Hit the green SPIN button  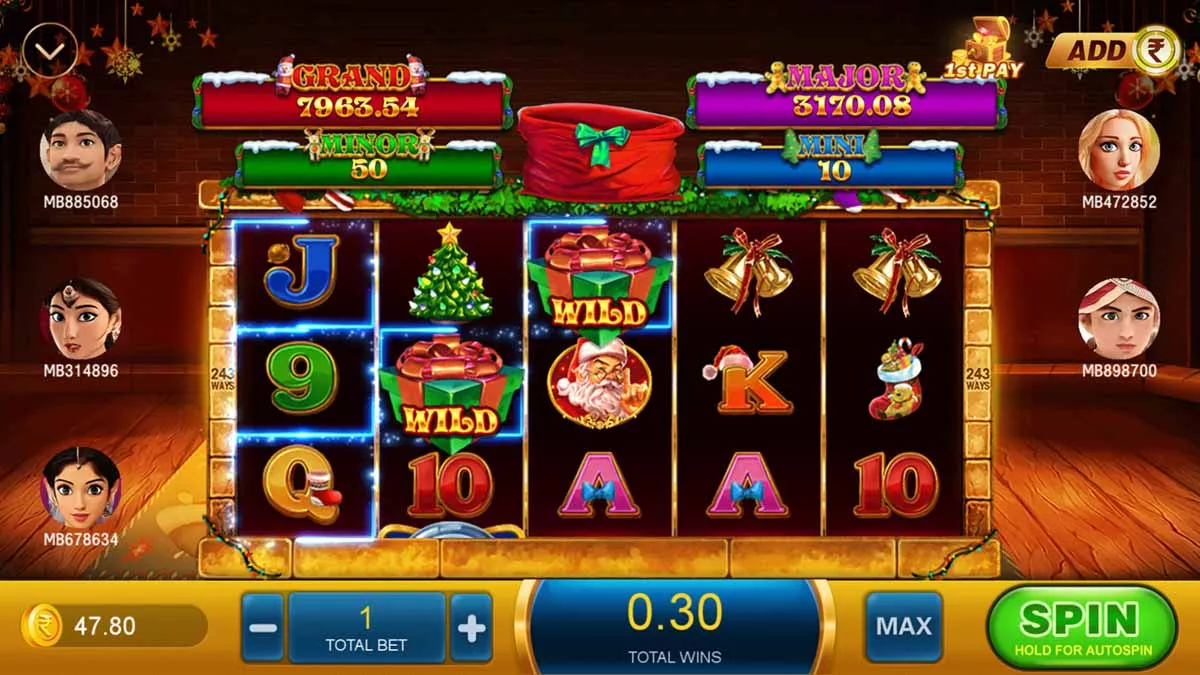(x=1081, y=627)
